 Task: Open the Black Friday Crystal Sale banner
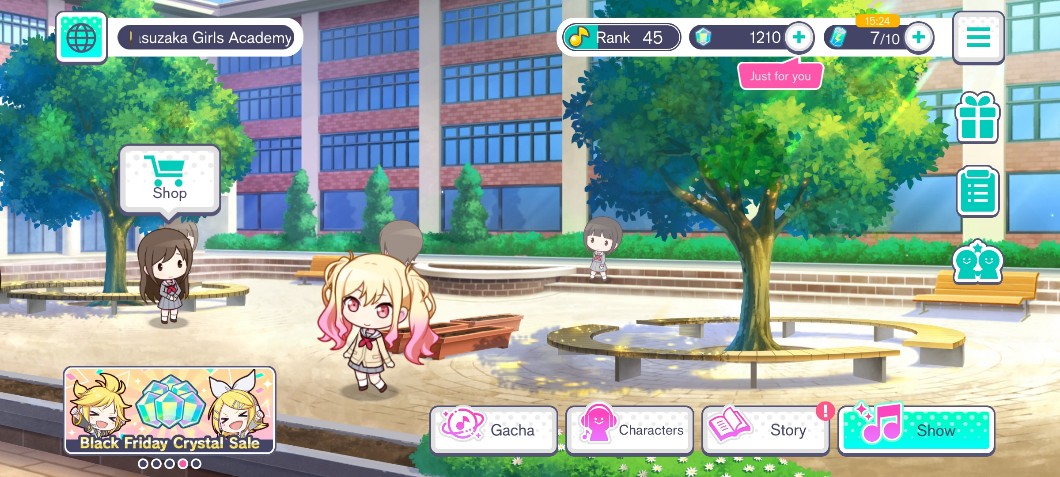coord(169,410)
